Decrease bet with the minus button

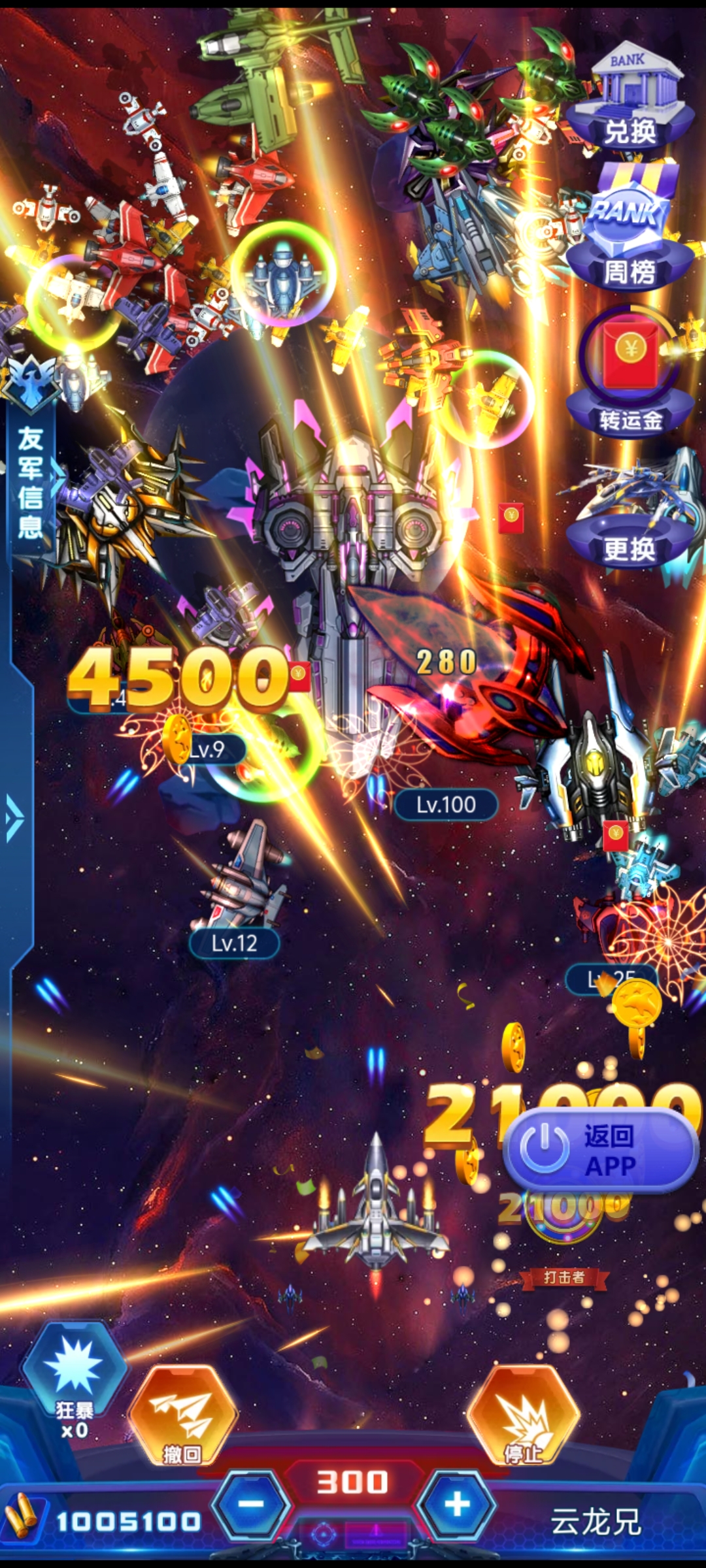point(252,1504)
